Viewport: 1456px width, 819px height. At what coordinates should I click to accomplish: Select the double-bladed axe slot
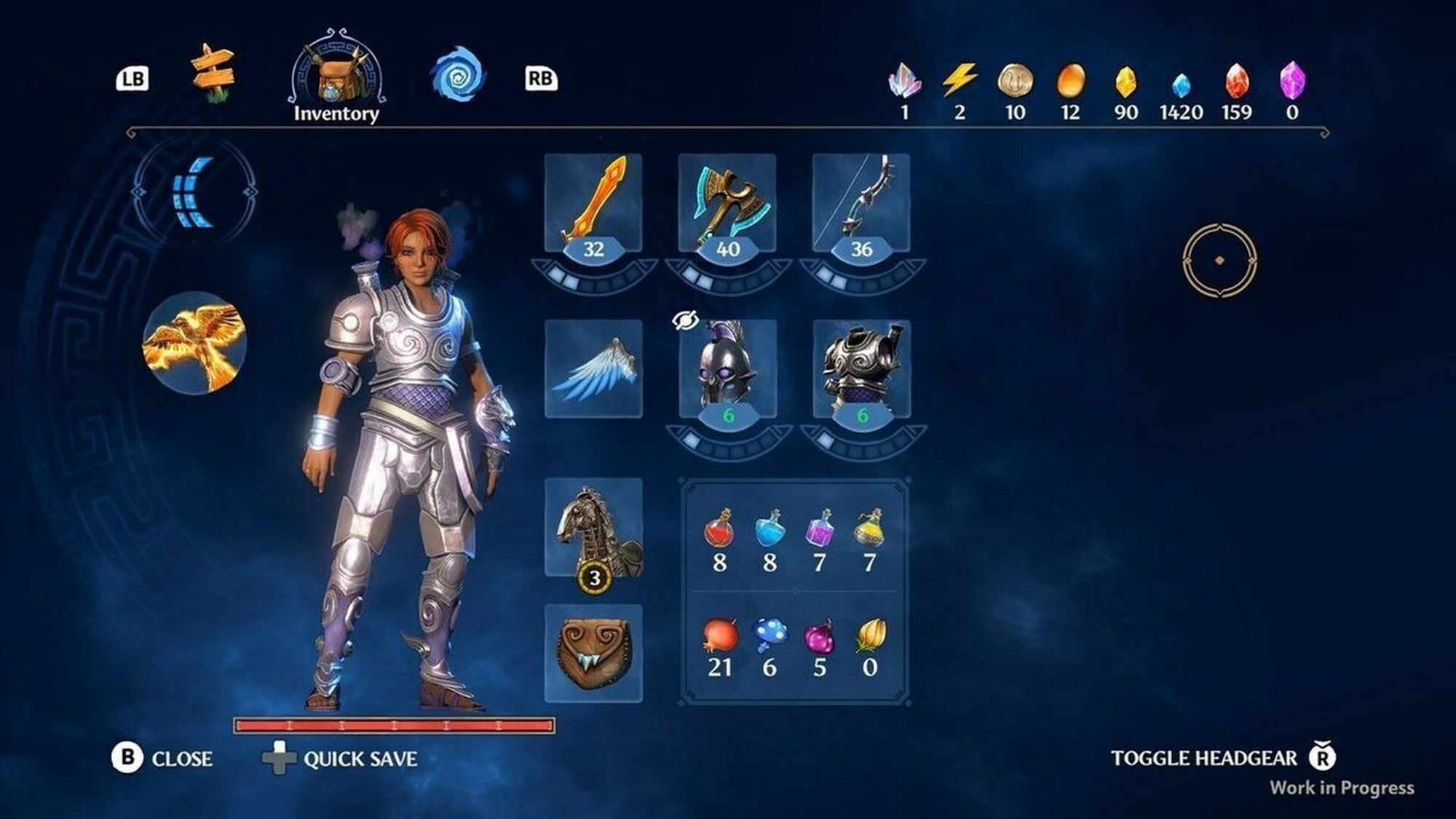pos(727,203)
